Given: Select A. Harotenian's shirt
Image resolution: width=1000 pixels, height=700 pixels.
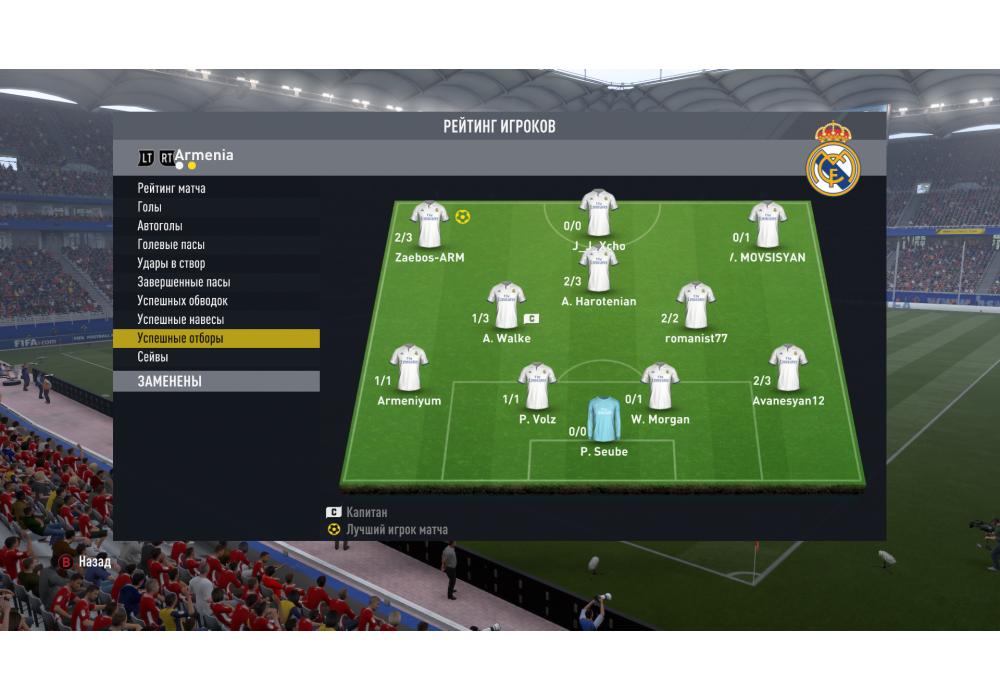Looking at the screenshot, I should [x=598, y=268].
